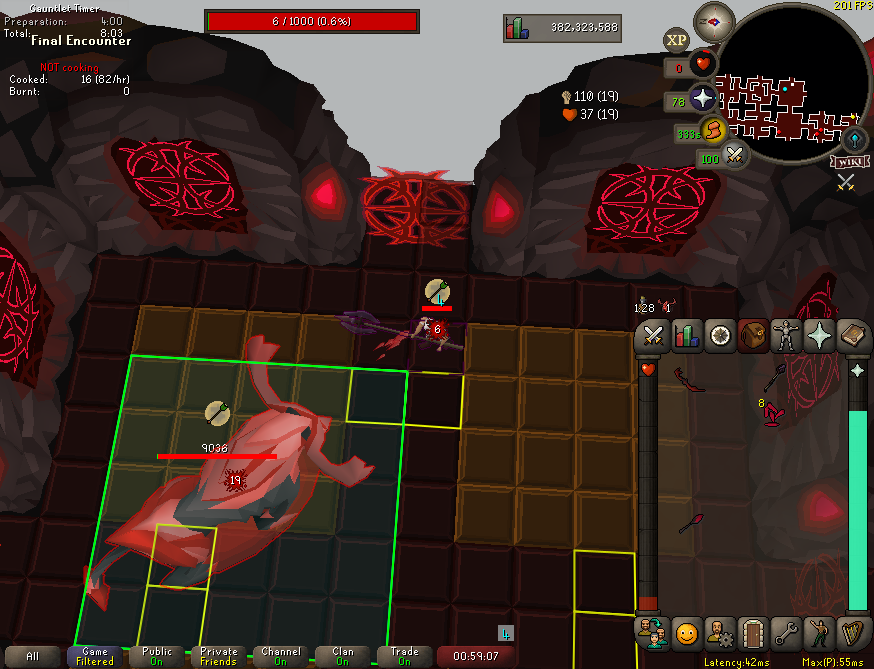Open the Logout door tab
The image size is (874, 669).
(752, 633)
